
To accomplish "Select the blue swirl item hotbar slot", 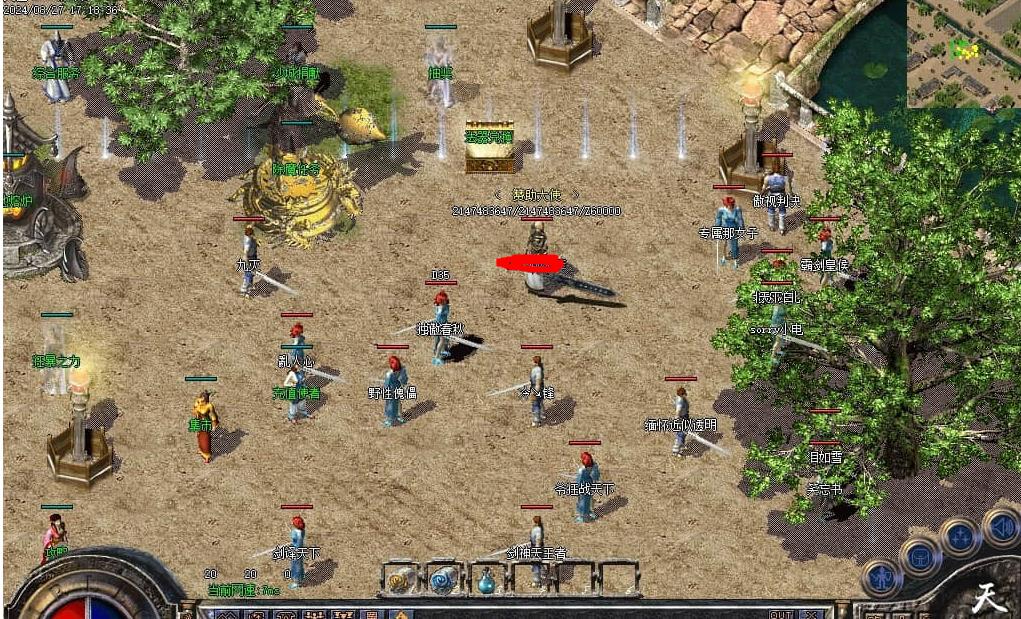I will 443,579.
